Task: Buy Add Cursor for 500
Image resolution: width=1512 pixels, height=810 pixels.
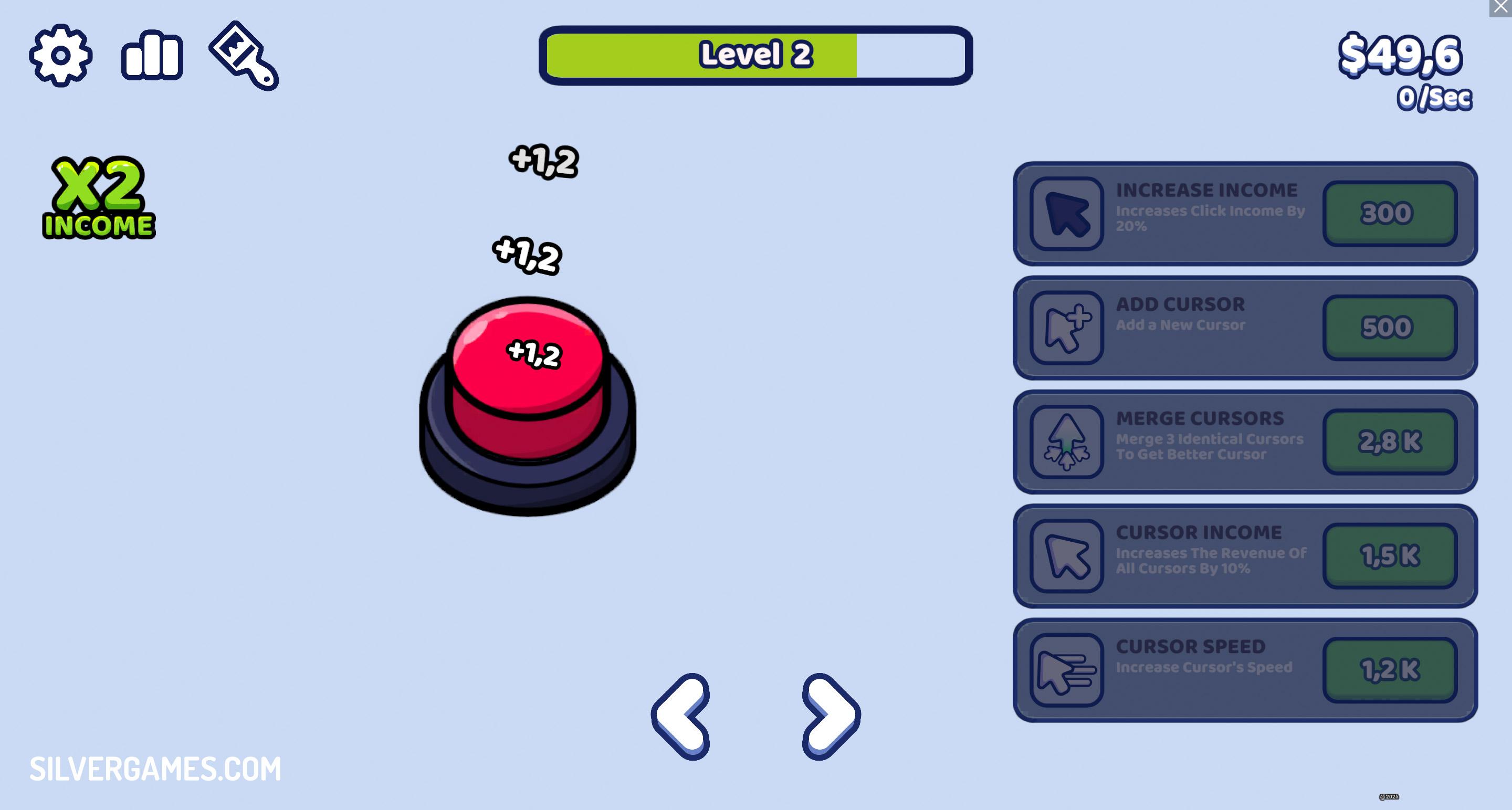Action: pyautogui.click(x=1390, y=327)
